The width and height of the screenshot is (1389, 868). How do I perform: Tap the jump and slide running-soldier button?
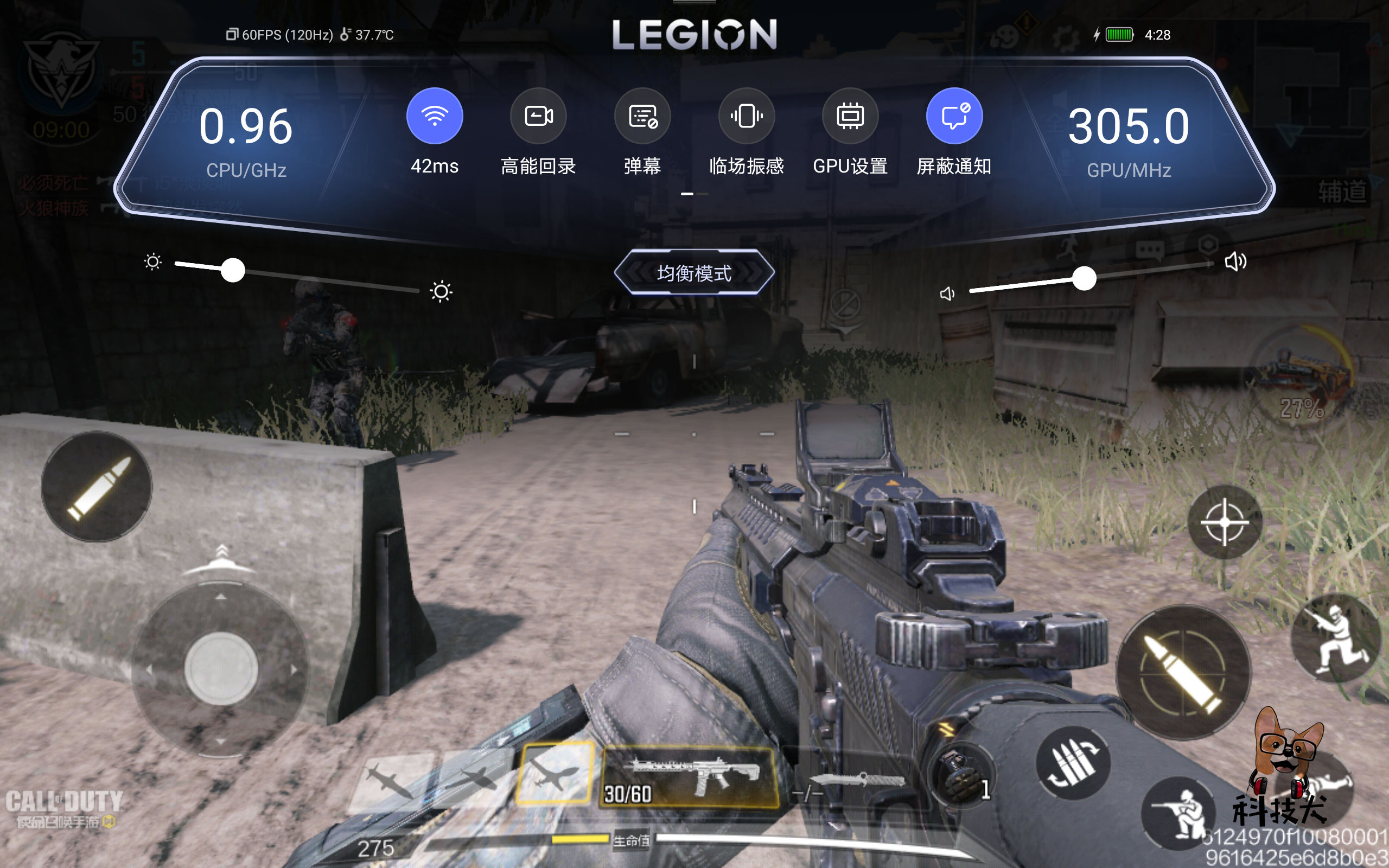coord(1335,639)
